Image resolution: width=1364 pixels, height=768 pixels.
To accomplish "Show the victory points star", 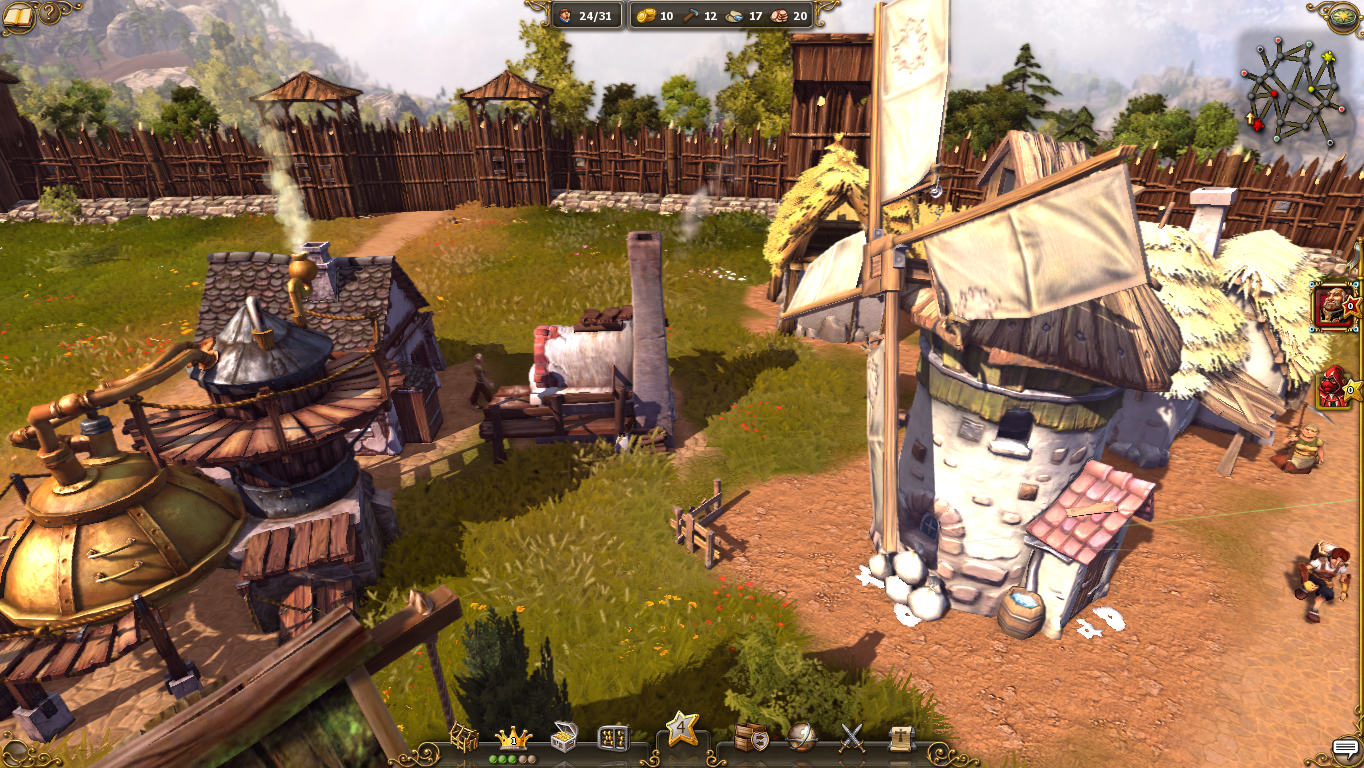I will click(x=682, y=730).
